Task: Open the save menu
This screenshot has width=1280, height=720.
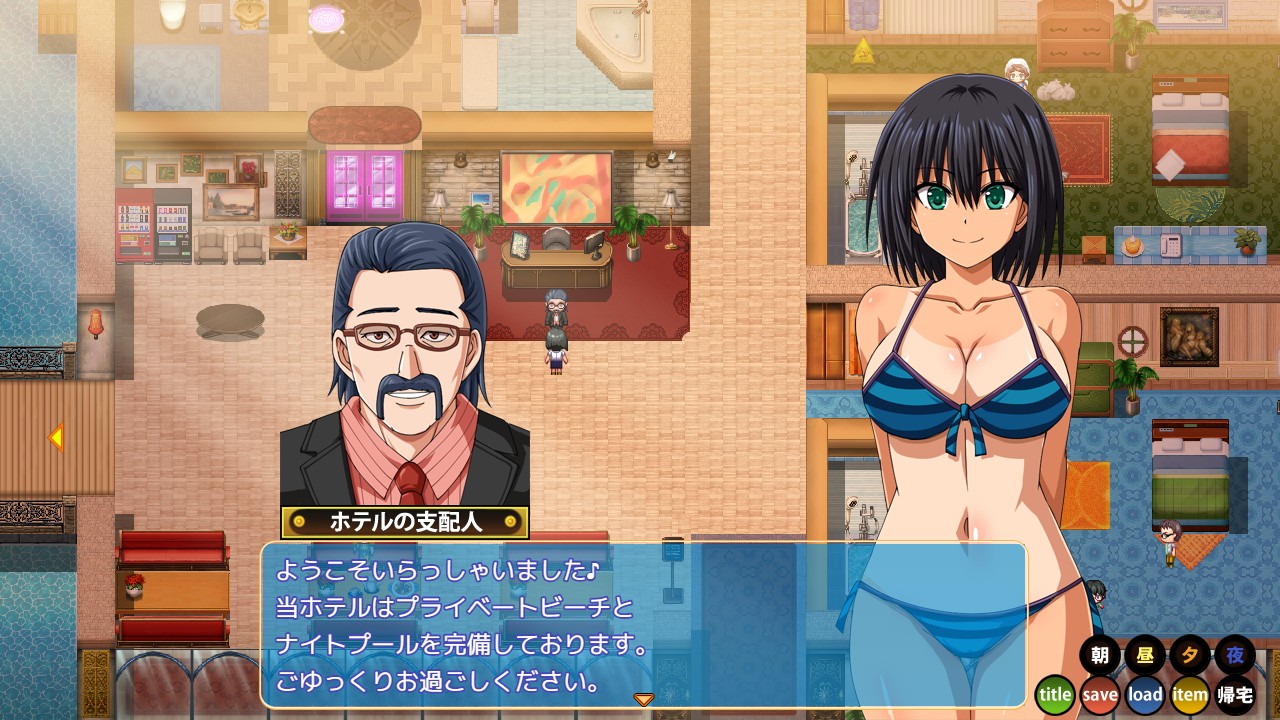Action: pos(1100,694)
